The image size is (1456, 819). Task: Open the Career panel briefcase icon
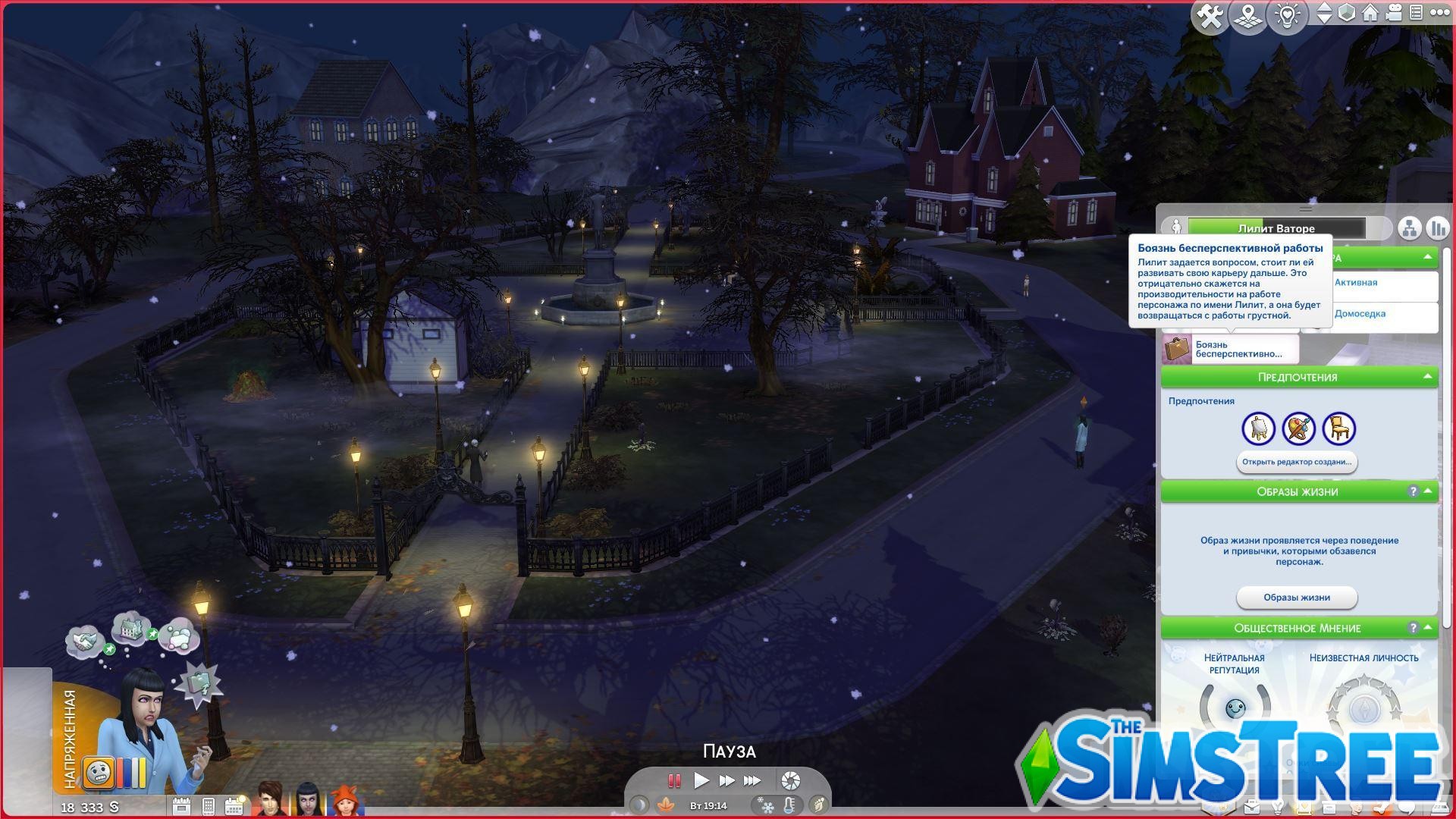pos(1251,808)
